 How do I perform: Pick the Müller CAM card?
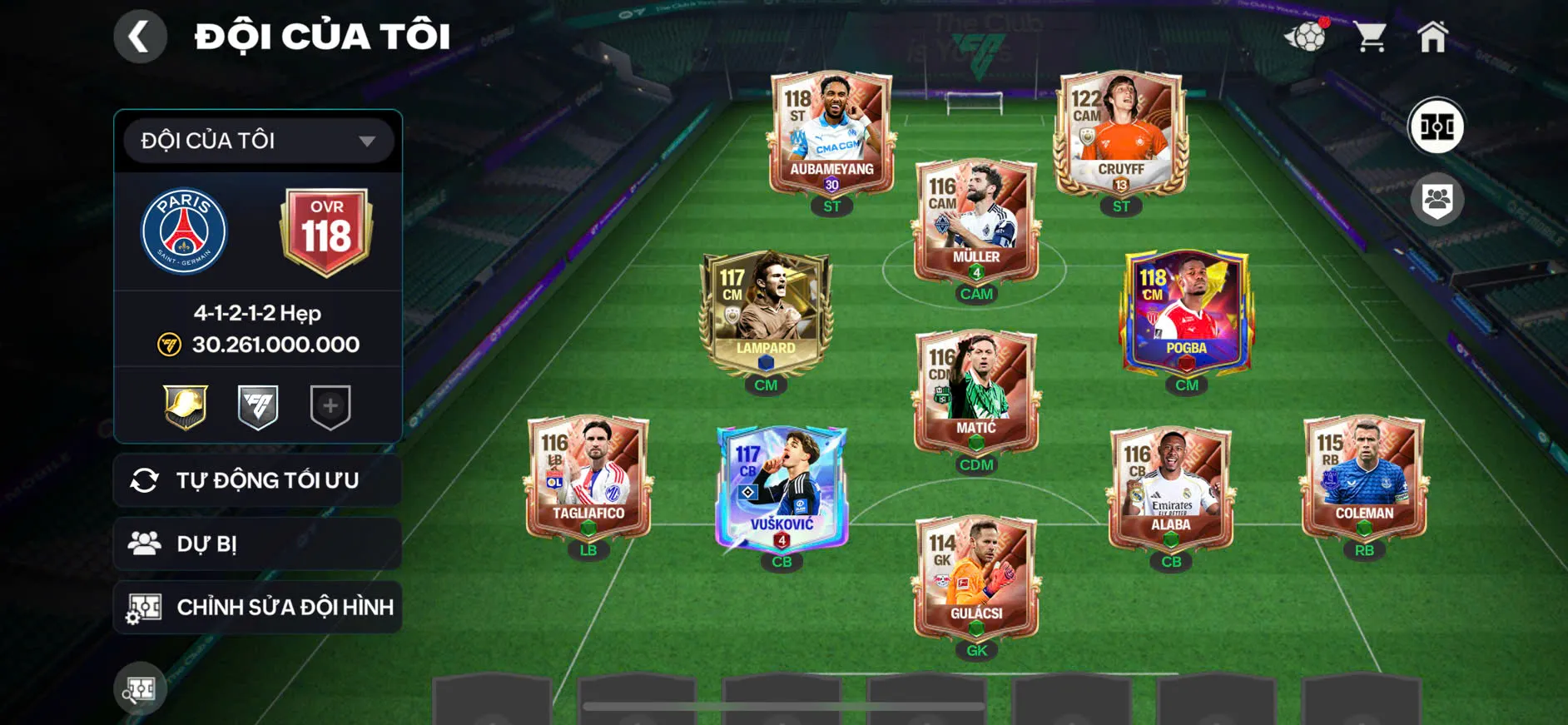pyautogui.click(x=975, y=221)
